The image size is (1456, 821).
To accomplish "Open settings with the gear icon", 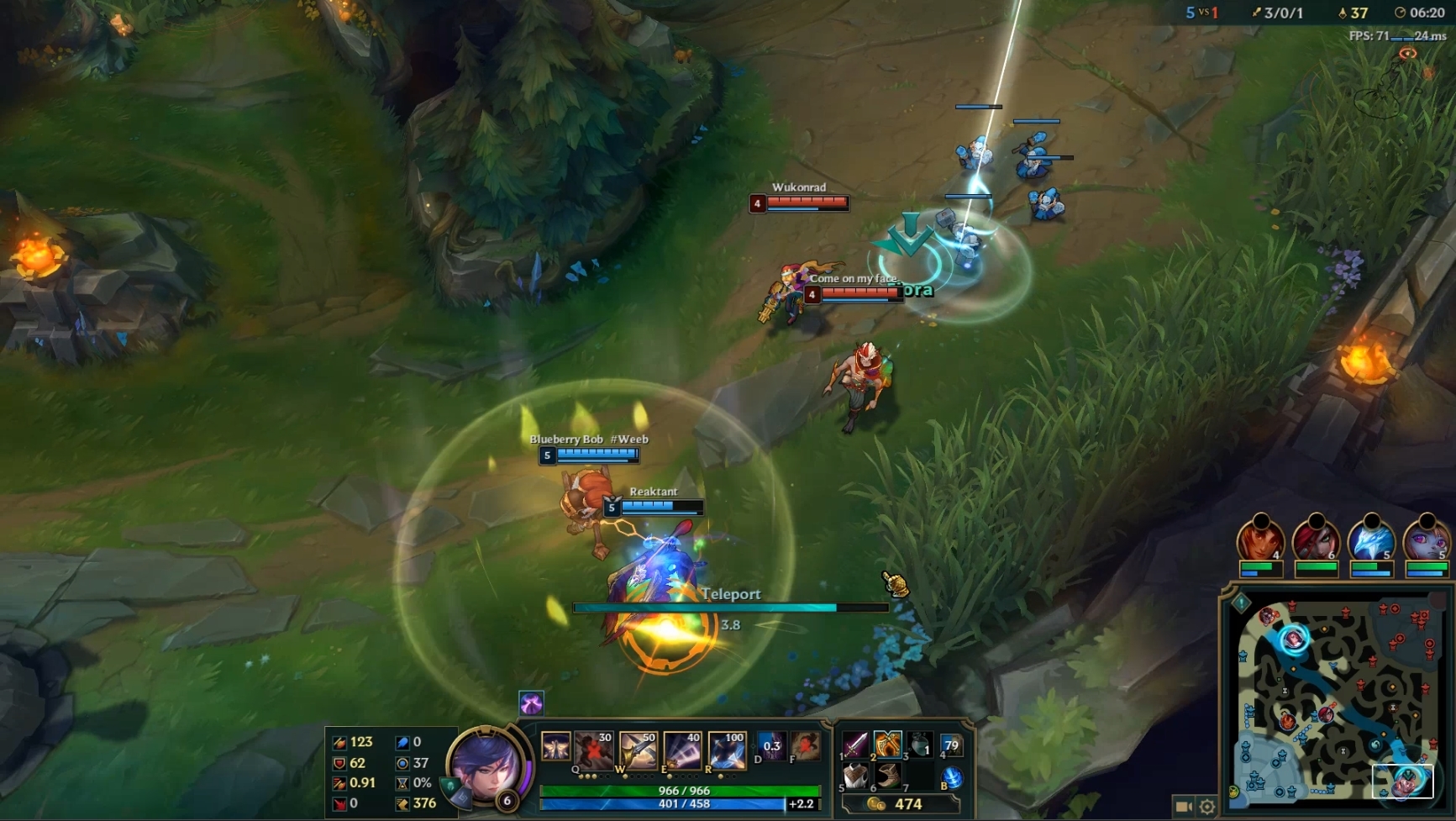I will 1207,807.
